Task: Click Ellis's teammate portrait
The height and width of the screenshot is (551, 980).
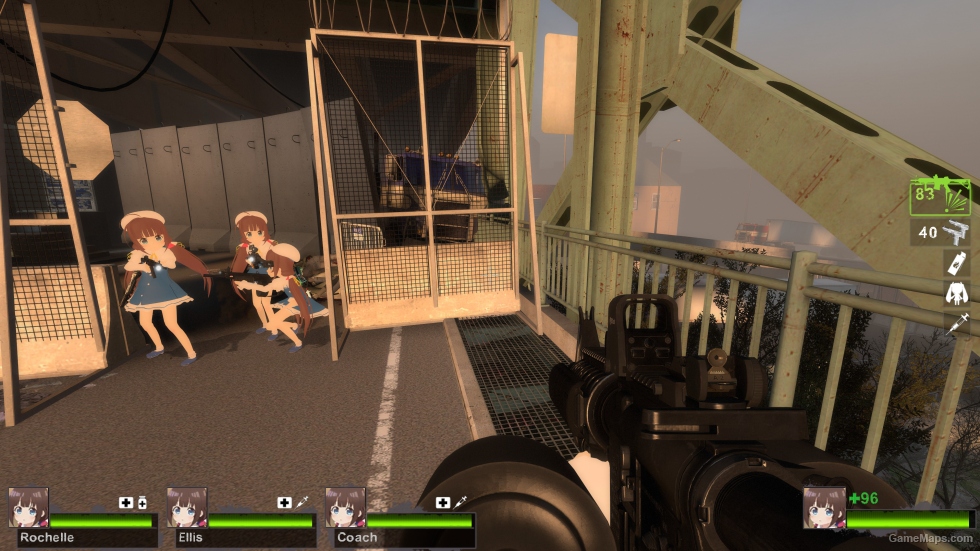Action: [x=186, y=508]
